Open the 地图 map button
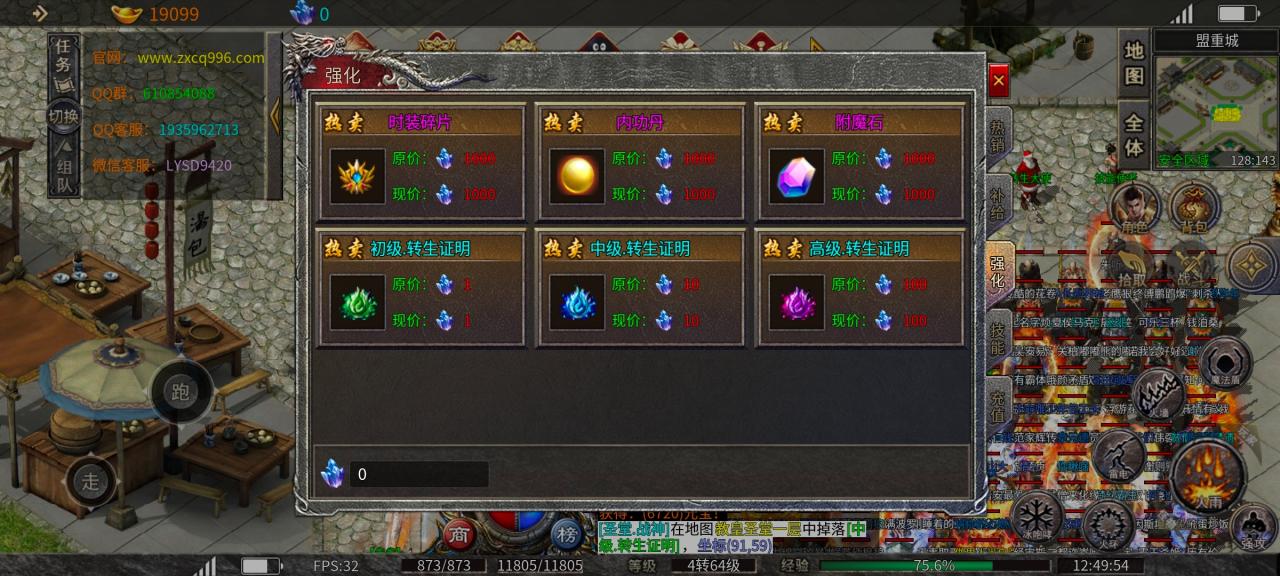Screen dimensions: 1280x576 [x=1133, y=62]
